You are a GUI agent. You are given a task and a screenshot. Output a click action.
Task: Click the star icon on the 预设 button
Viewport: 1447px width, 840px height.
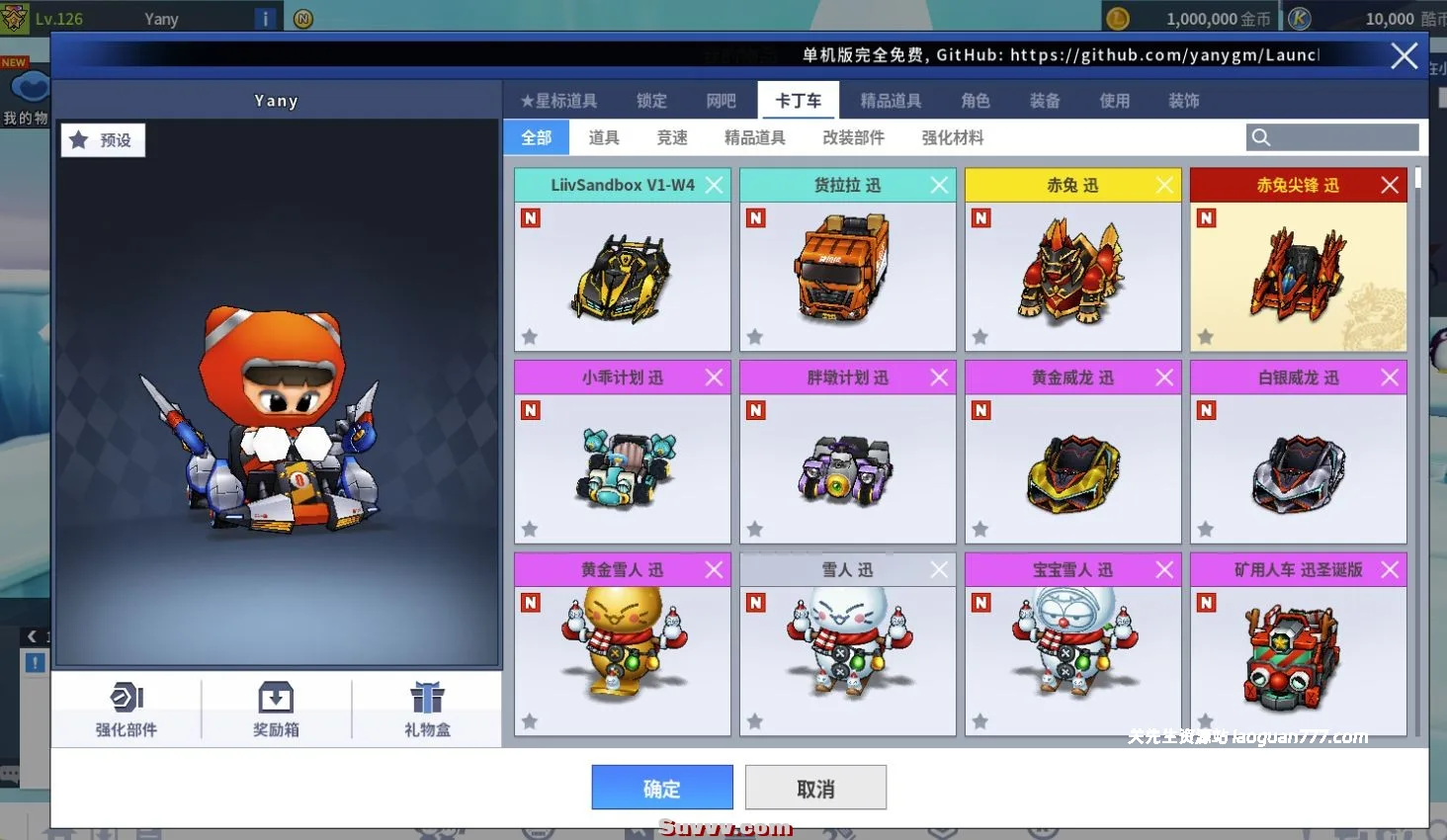tap(79, 139)
